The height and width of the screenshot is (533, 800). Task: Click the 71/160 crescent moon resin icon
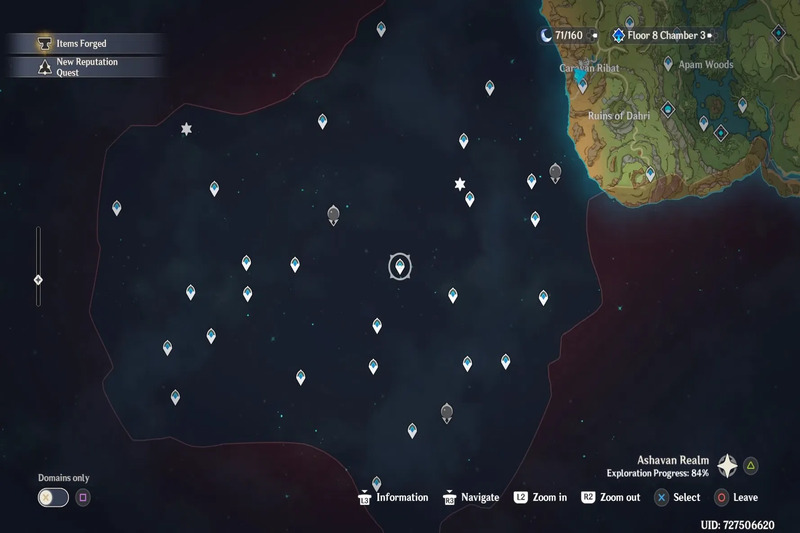tap(546, 36)
